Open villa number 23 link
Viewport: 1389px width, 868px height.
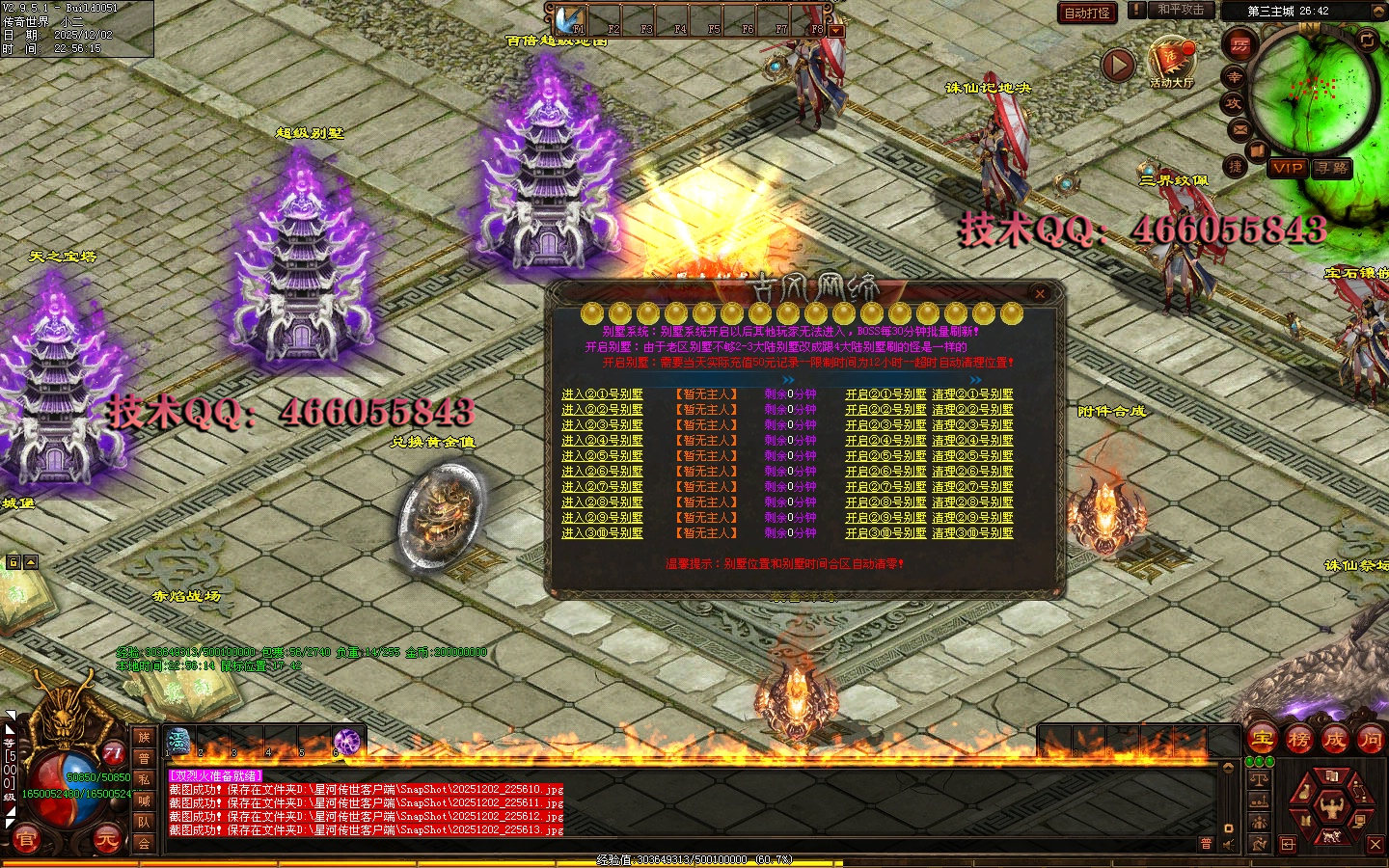(x=885, y=425)
